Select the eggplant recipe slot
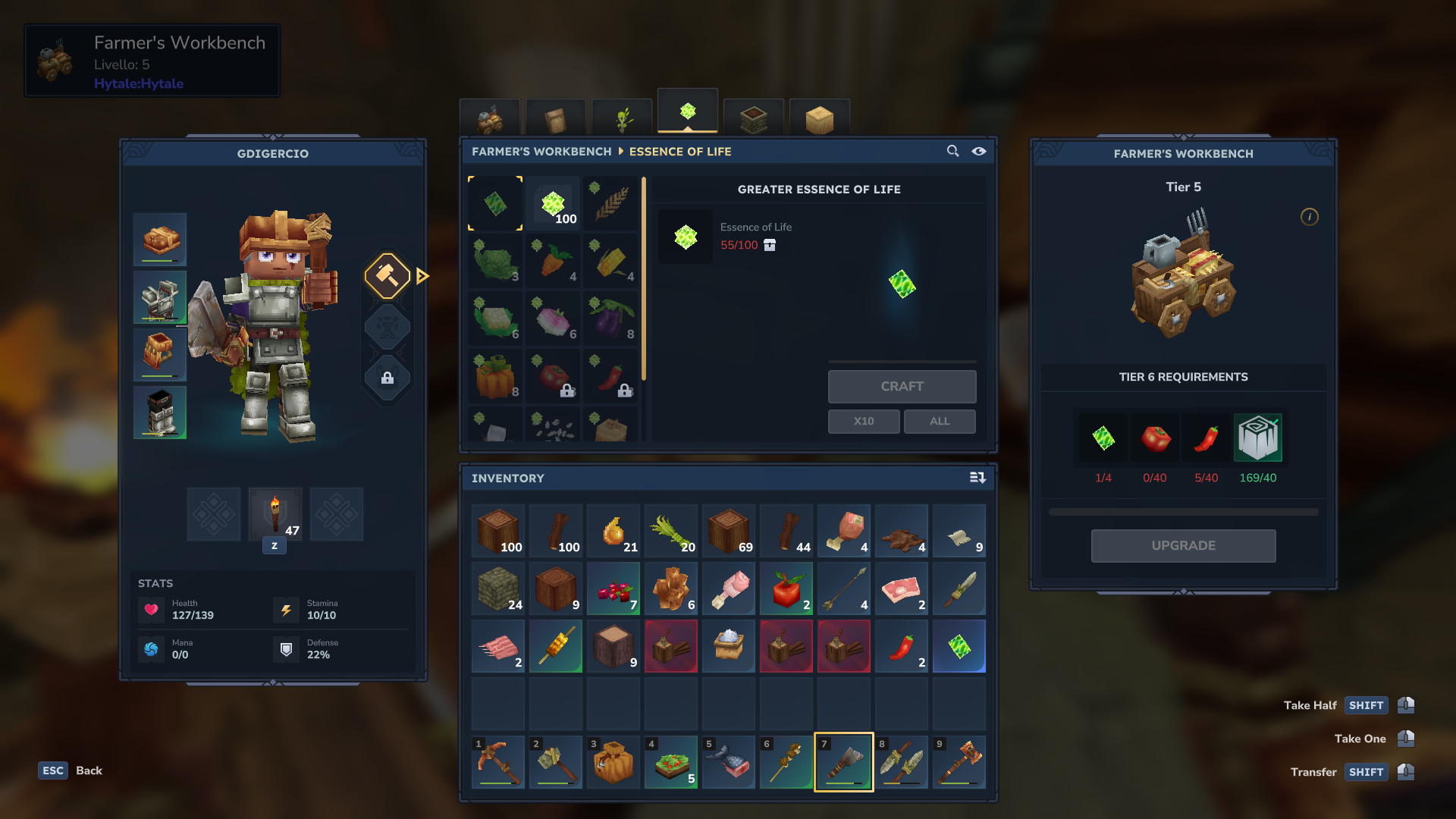Viewport: 1456px width, 819px height. (611, 319)
